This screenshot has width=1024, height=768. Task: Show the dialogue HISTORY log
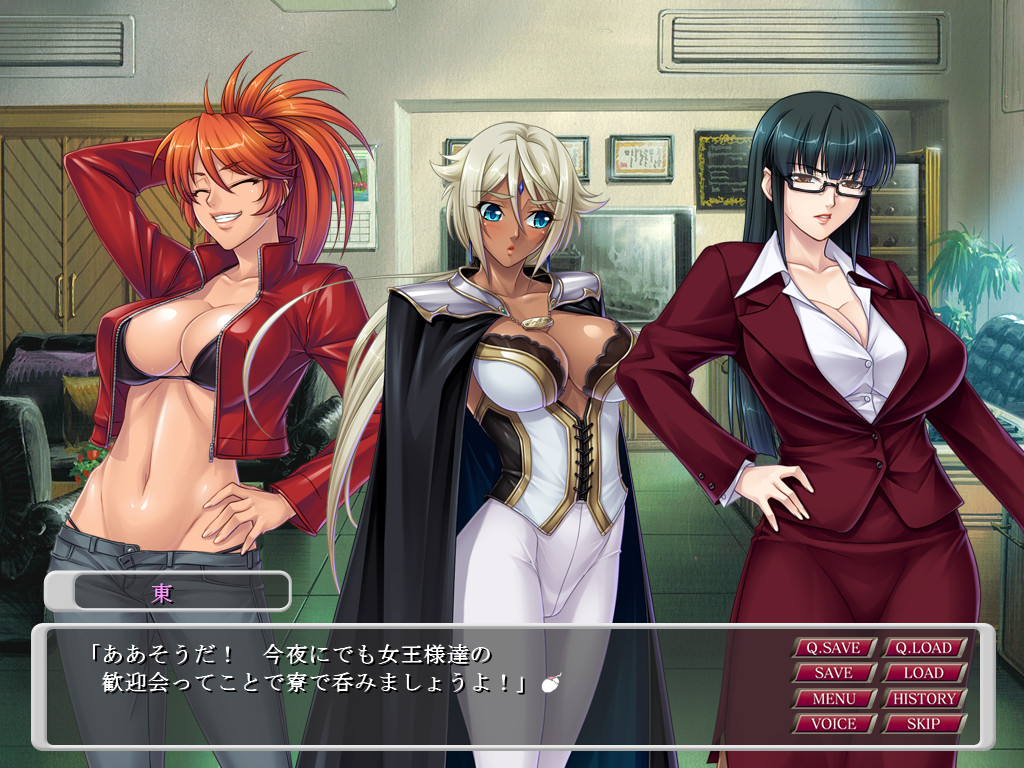pos(924,698)
